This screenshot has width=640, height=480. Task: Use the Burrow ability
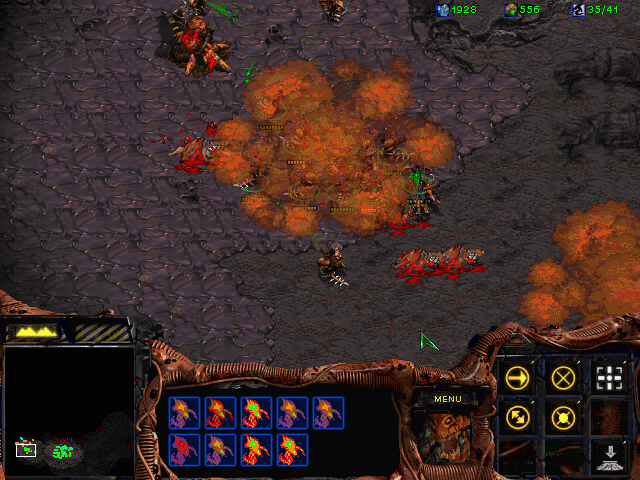pyautogui.click(x=609, y=456)
